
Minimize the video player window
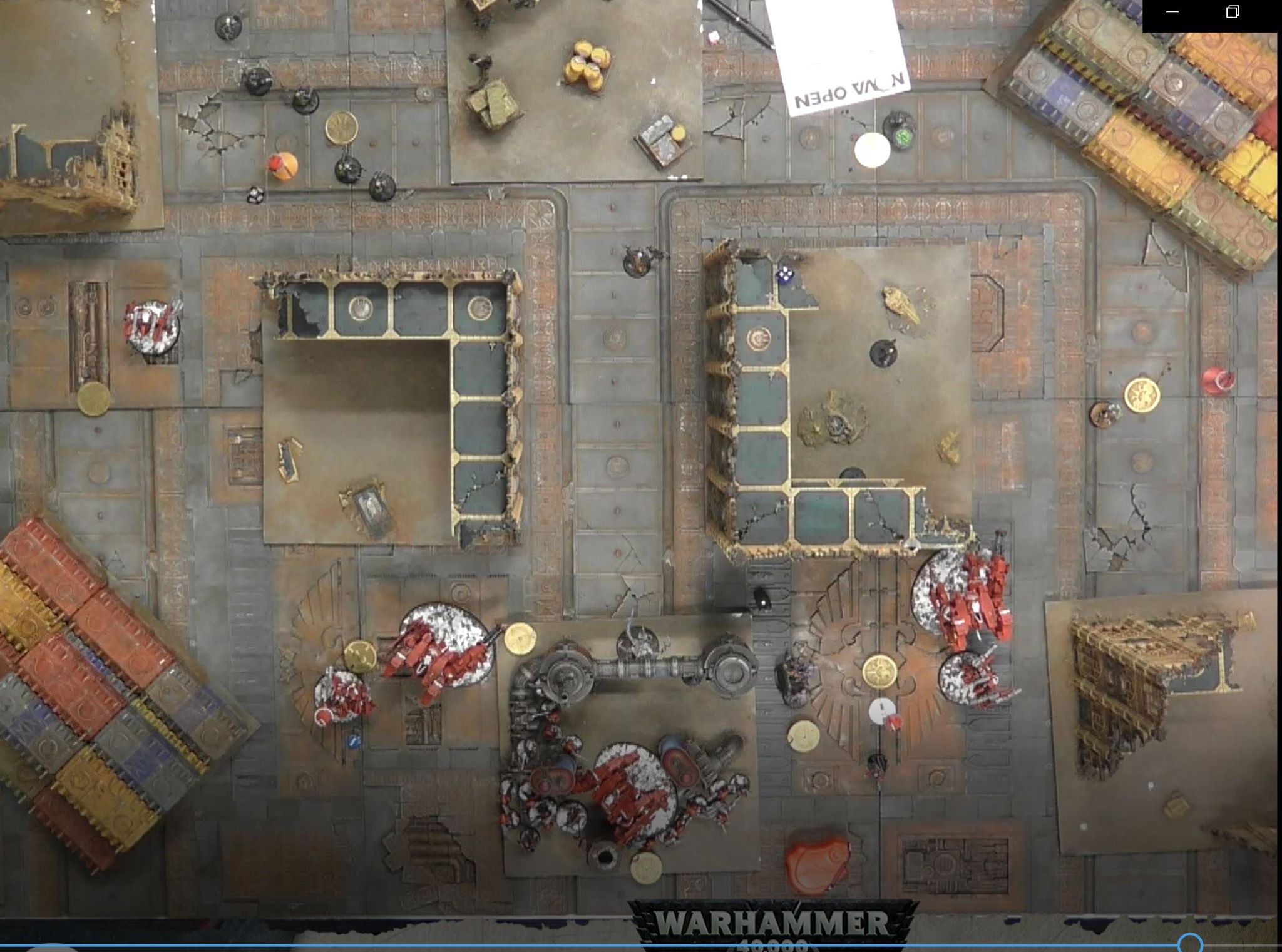(x=1172, y=12)
